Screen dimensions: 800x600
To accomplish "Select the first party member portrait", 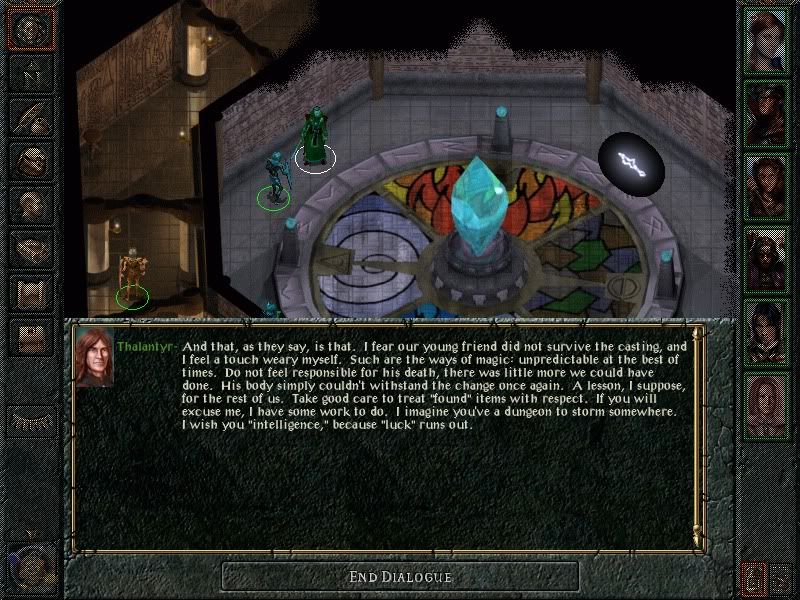I will pyautogui.click(x=767, y=38).
